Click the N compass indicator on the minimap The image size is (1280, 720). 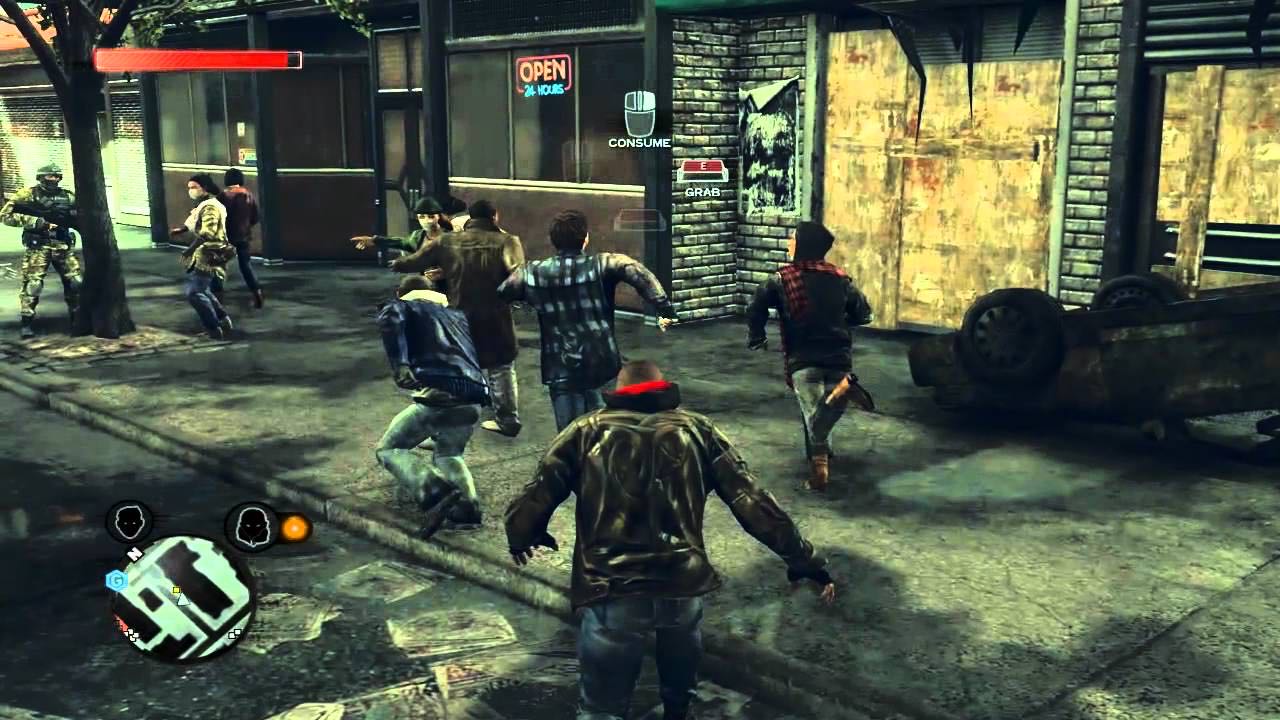pos(134,552)
